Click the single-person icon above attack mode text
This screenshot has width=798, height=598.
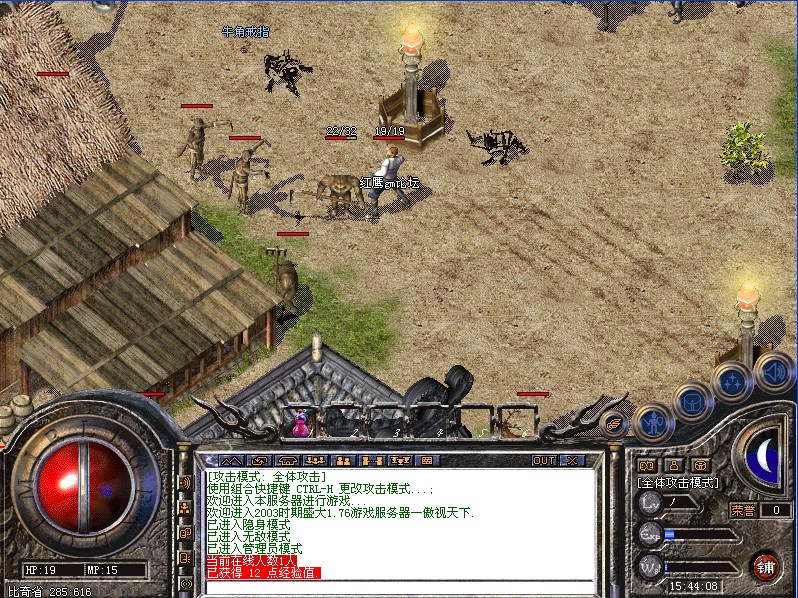(673, 465)
